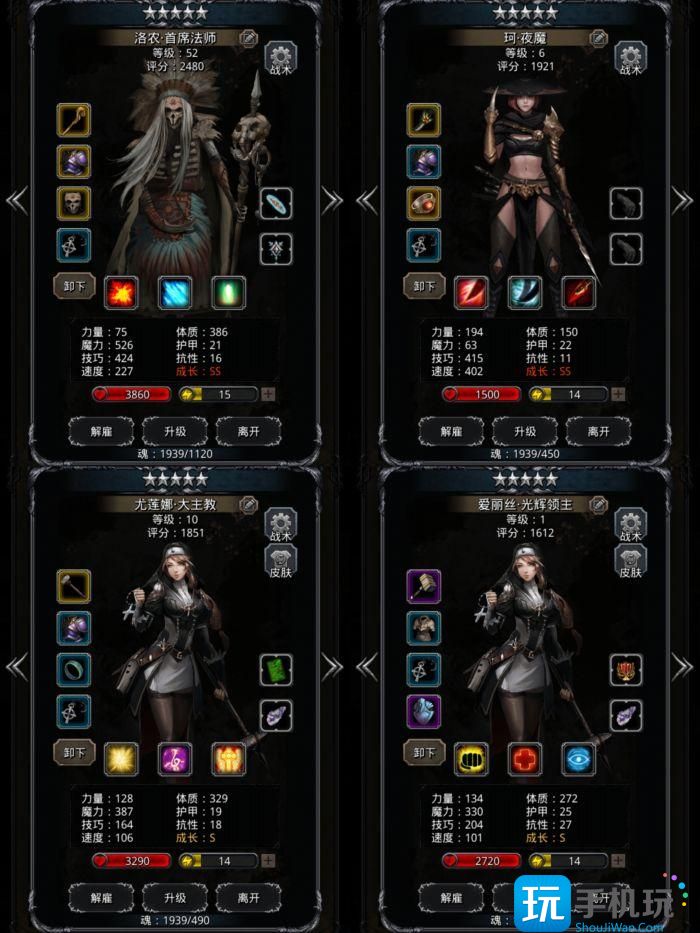Select 爱丽丝·光辉领主's purple hammer weapon slot

click(x=423, y=587)
